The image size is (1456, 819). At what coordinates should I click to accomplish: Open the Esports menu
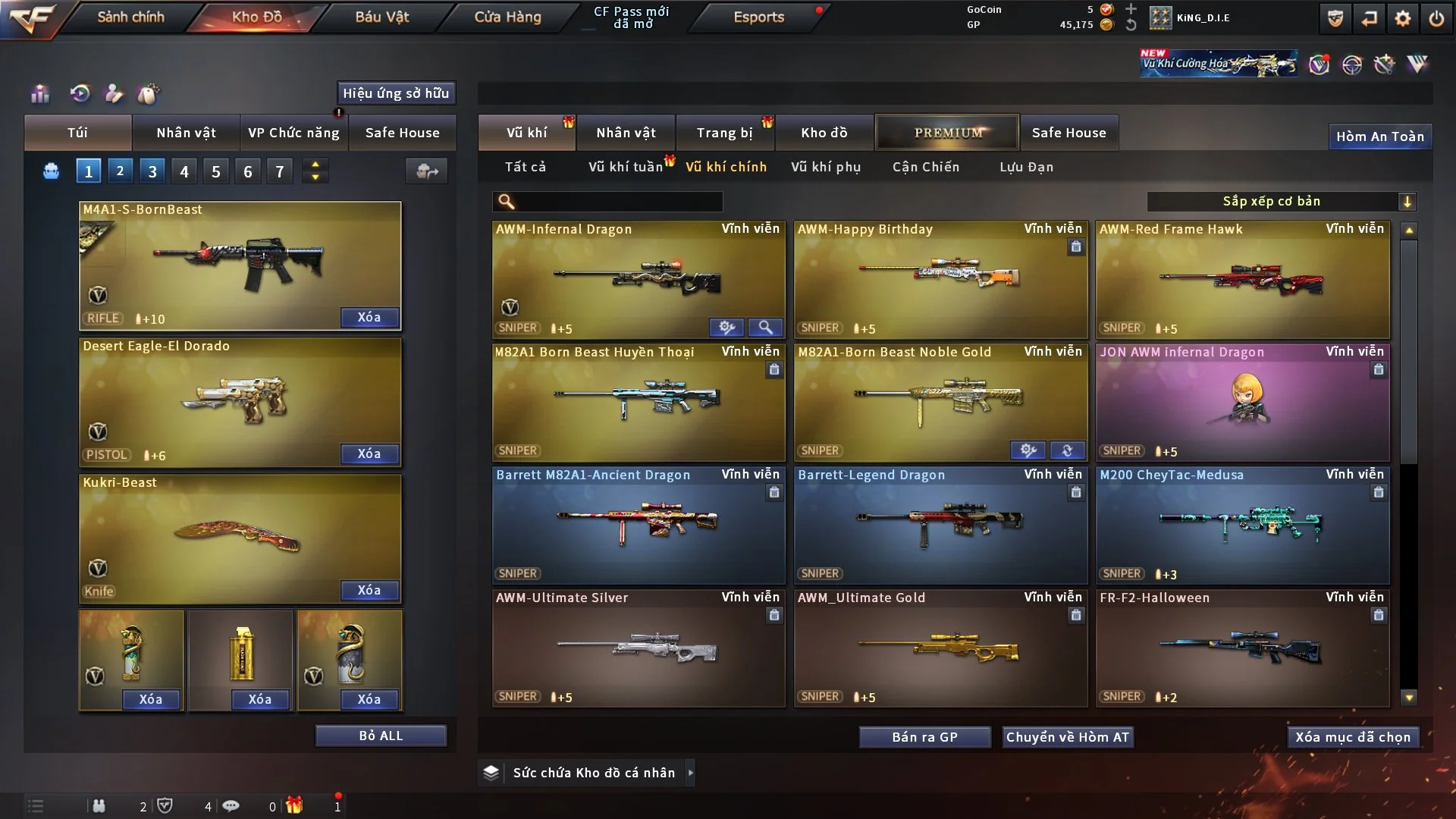click(758, 17)
